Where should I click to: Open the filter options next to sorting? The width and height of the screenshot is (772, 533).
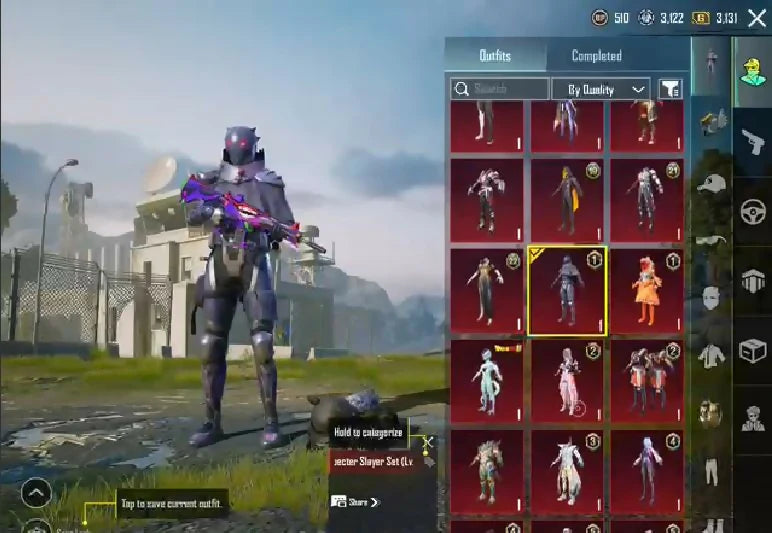[x=670, y=89]
